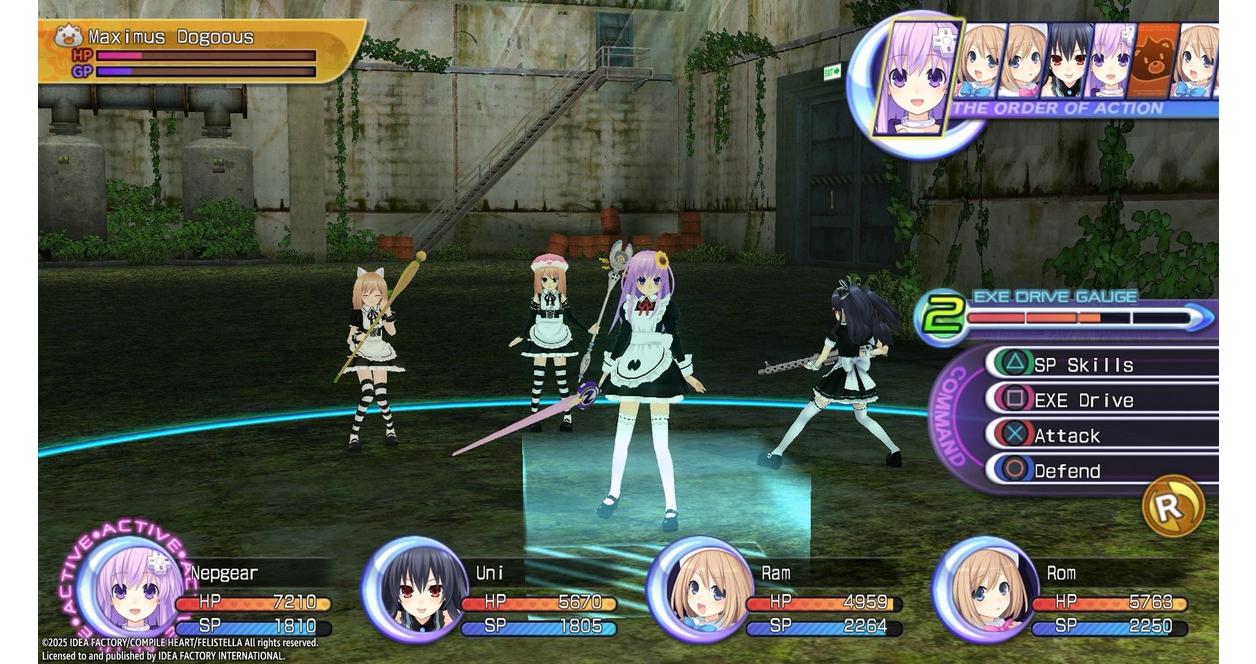This screenshot has height=664, width=1256.
Task: Choose the Defend command
Action: 1067,471
